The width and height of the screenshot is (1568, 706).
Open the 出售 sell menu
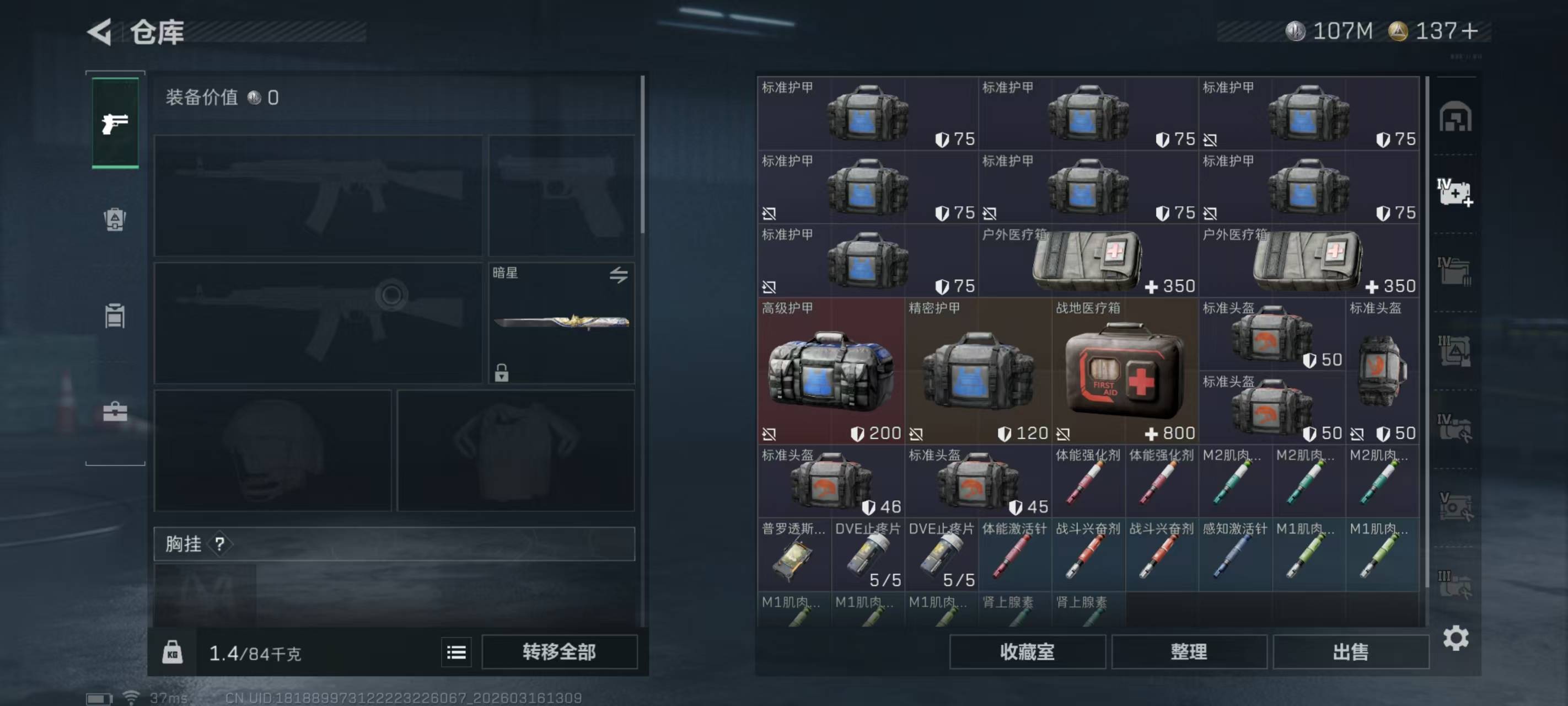pos(1350,652)
